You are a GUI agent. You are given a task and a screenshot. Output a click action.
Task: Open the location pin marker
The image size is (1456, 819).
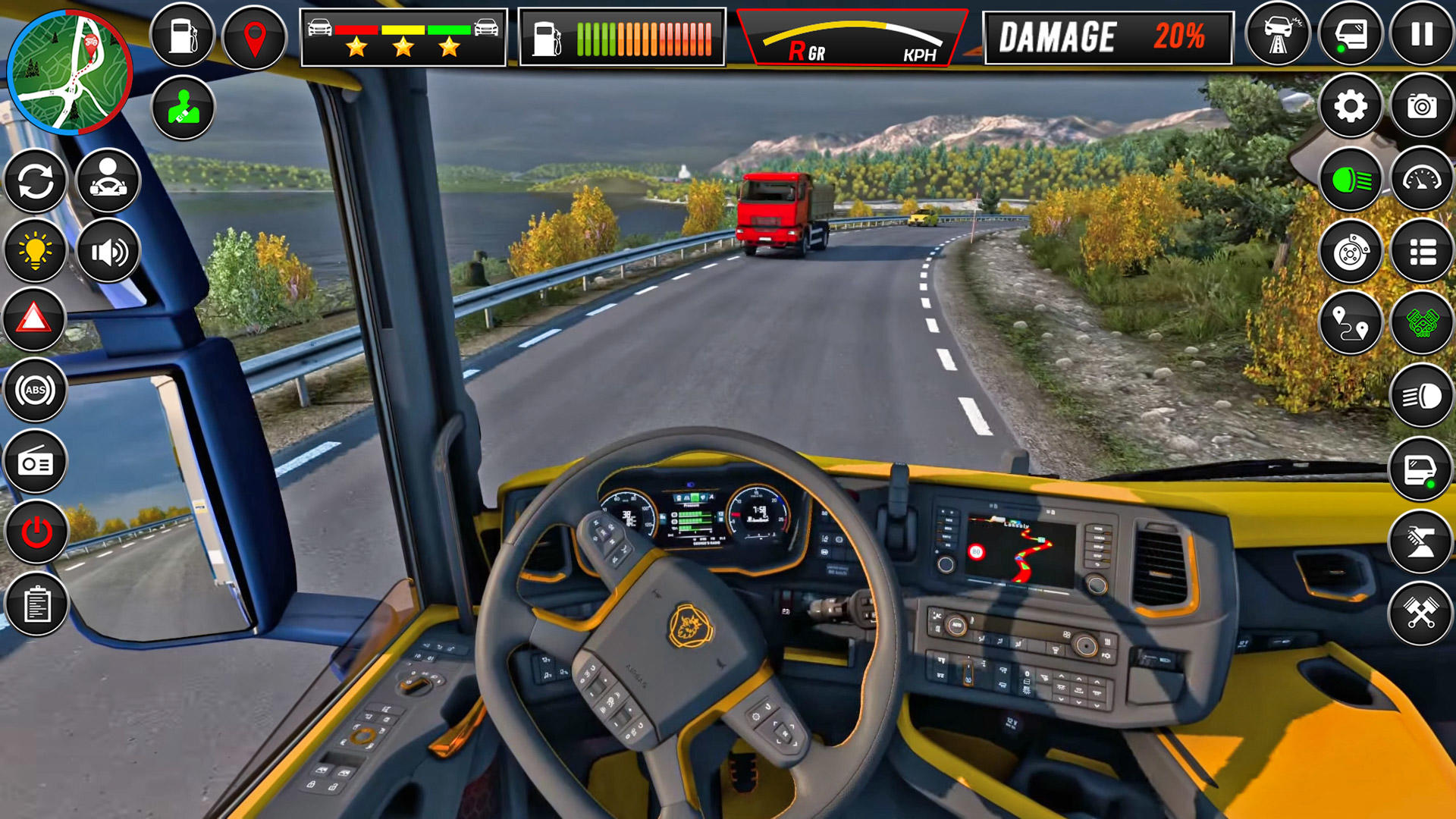253,34
